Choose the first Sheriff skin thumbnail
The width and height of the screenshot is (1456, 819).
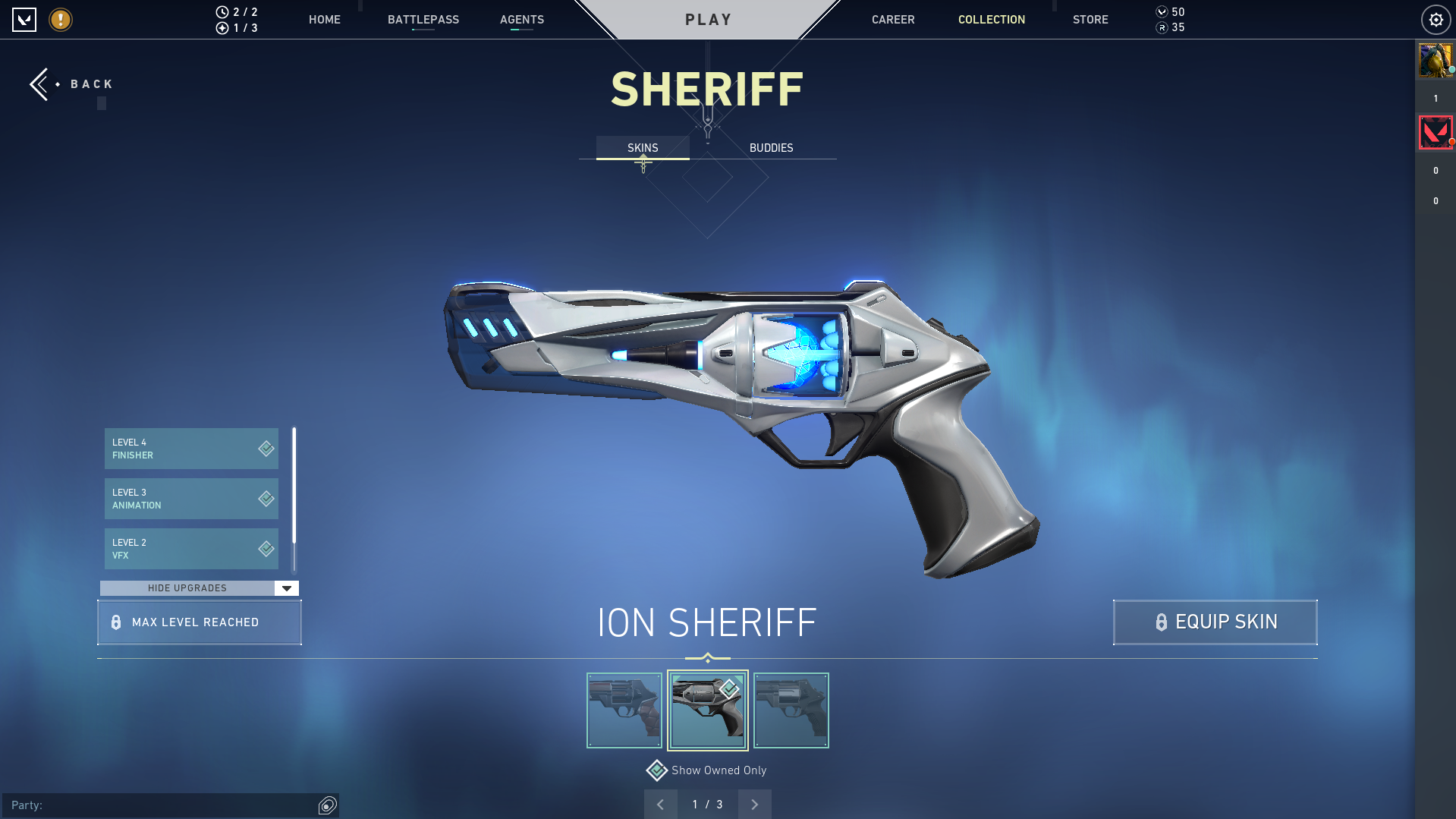pyautogui.click(x=624, y=710)
